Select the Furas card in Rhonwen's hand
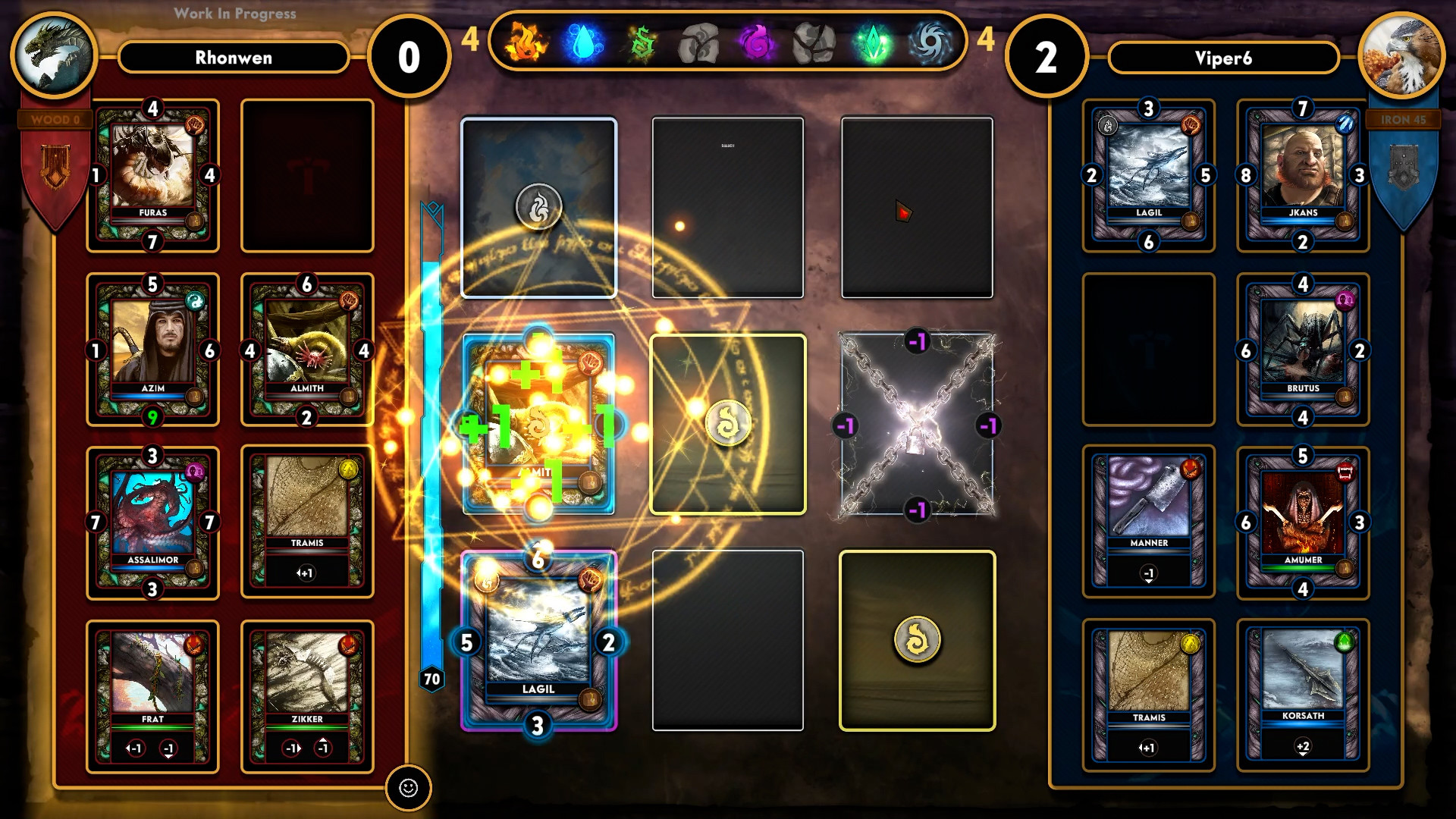 coord(152,174)
